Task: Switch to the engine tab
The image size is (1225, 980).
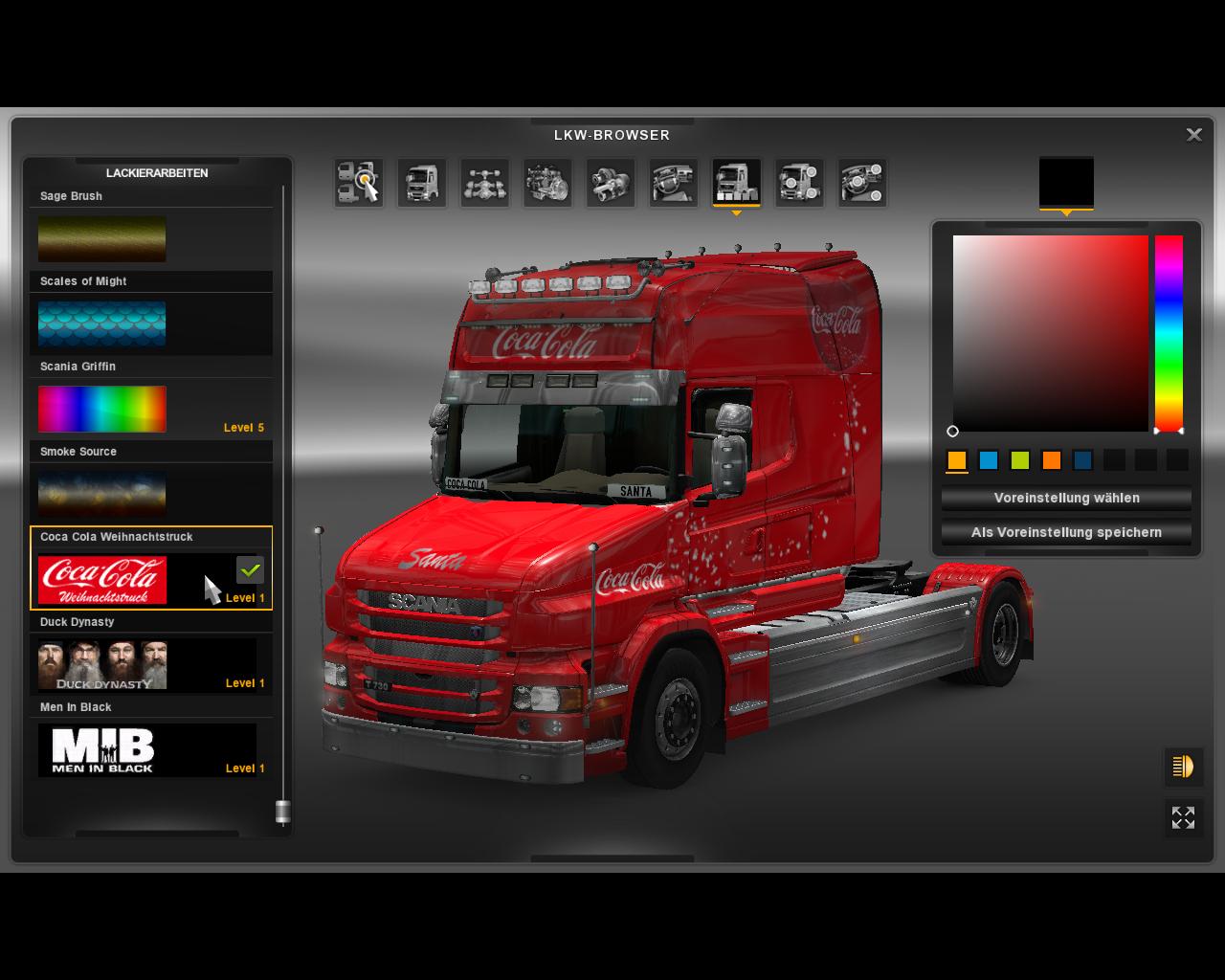Action: click(x=548, y=182)
